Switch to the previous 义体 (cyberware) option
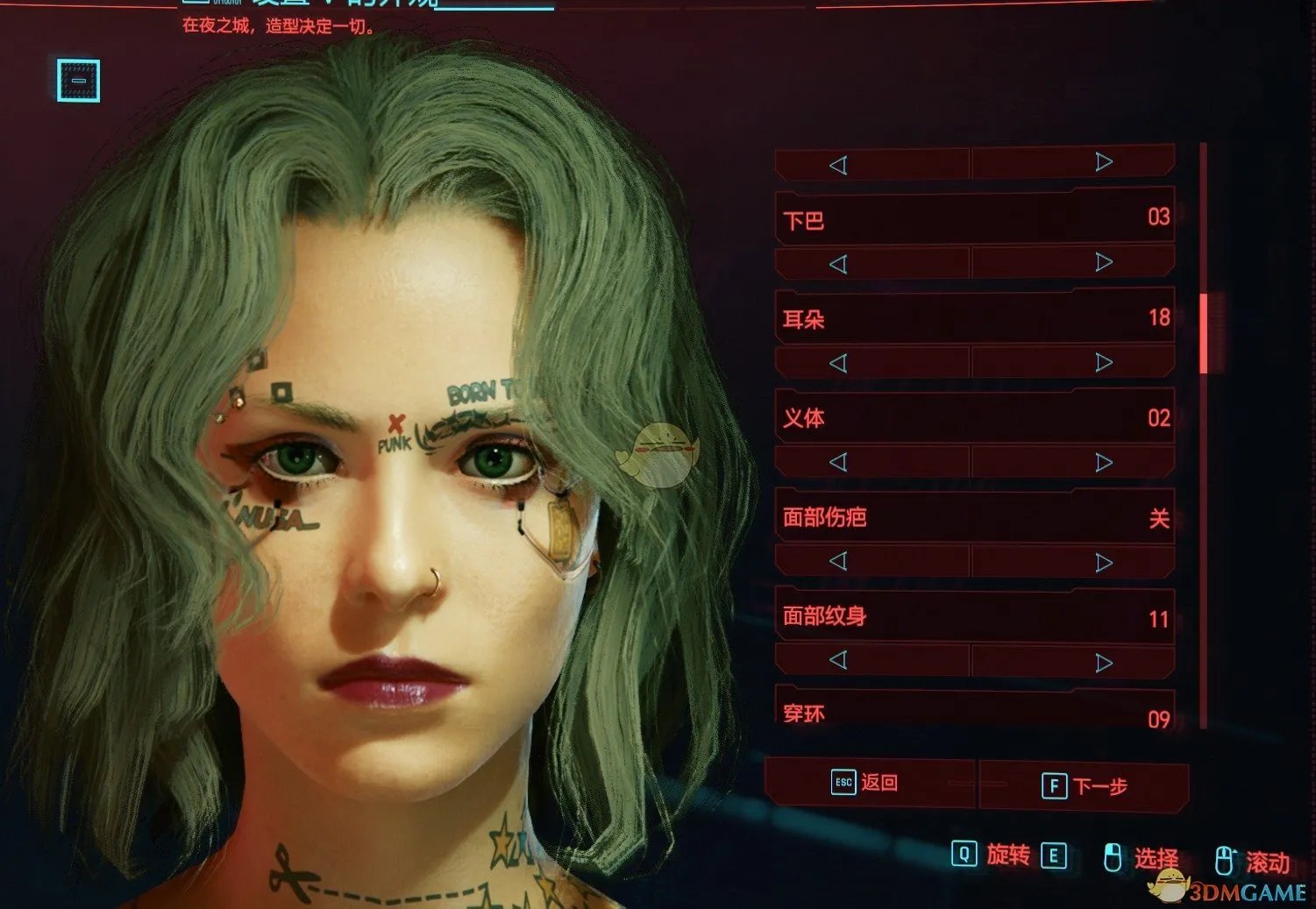The width and height of the screenshot is (1316, 909). 838,462
